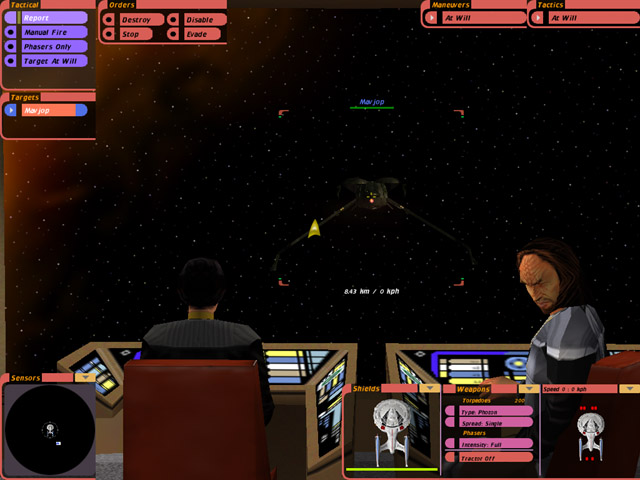Adjust phaser intensity setting
640x480 pixels.
tap(495, 443)
